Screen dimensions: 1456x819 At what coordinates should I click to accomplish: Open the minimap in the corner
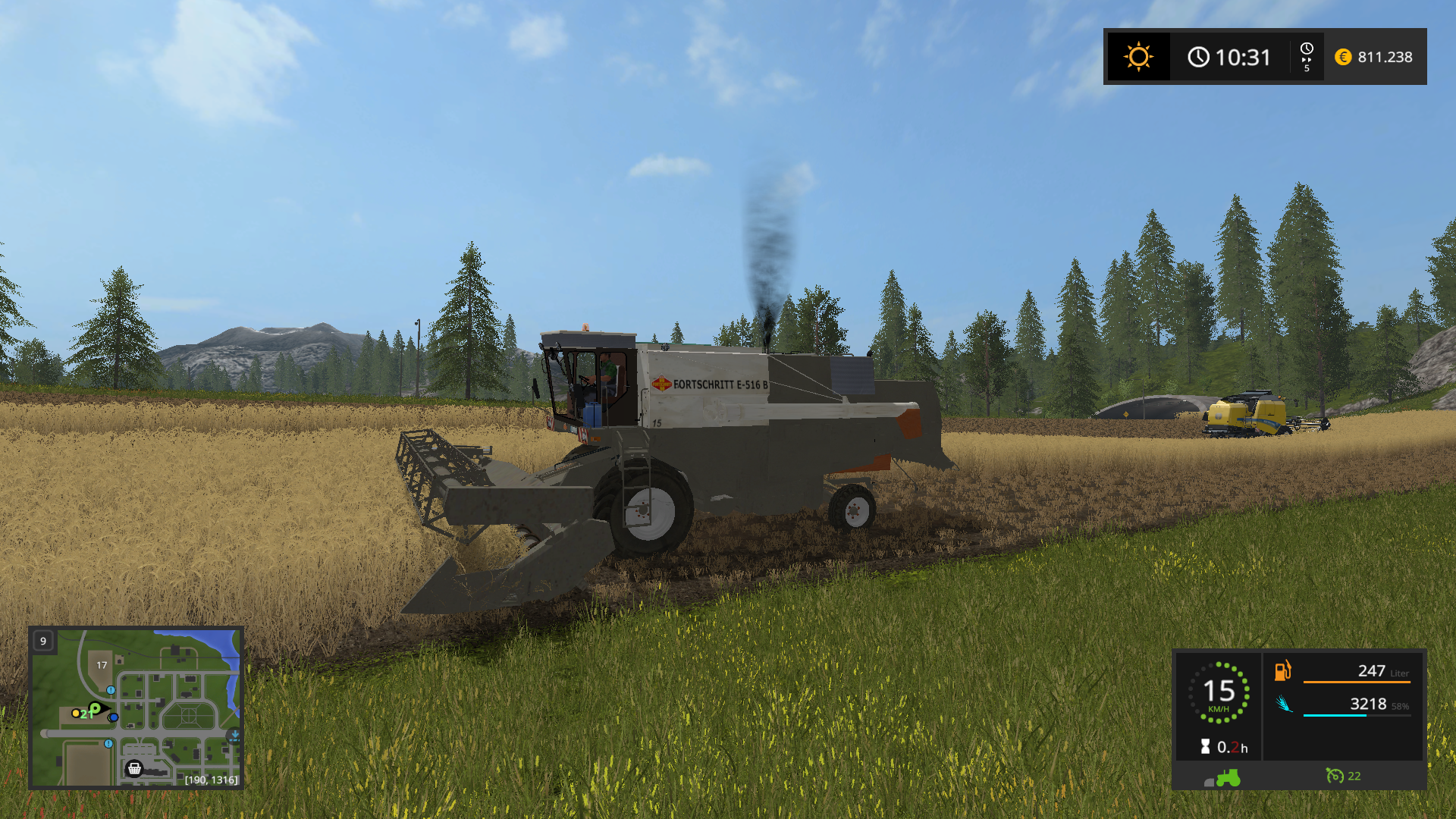tap(136, 708)
